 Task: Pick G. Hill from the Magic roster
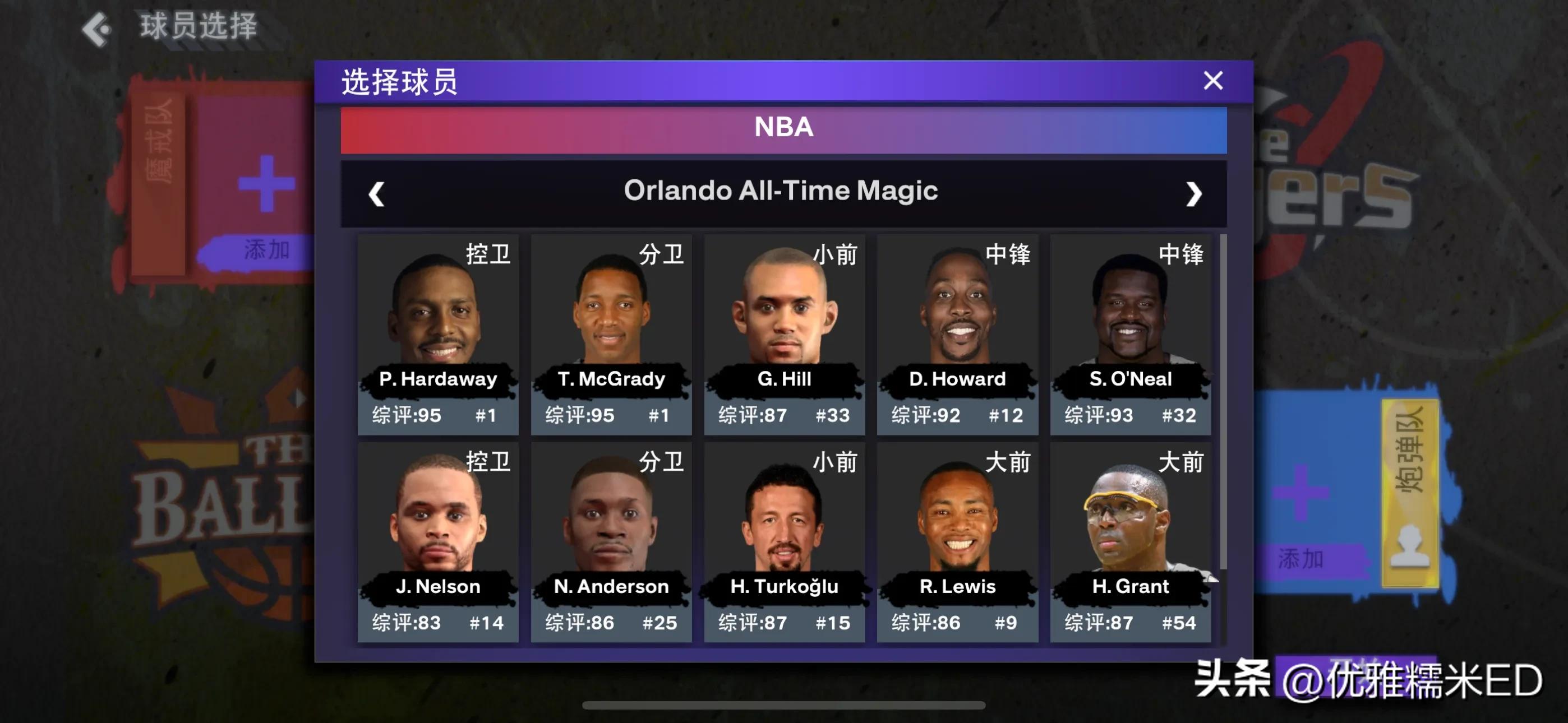784,335
